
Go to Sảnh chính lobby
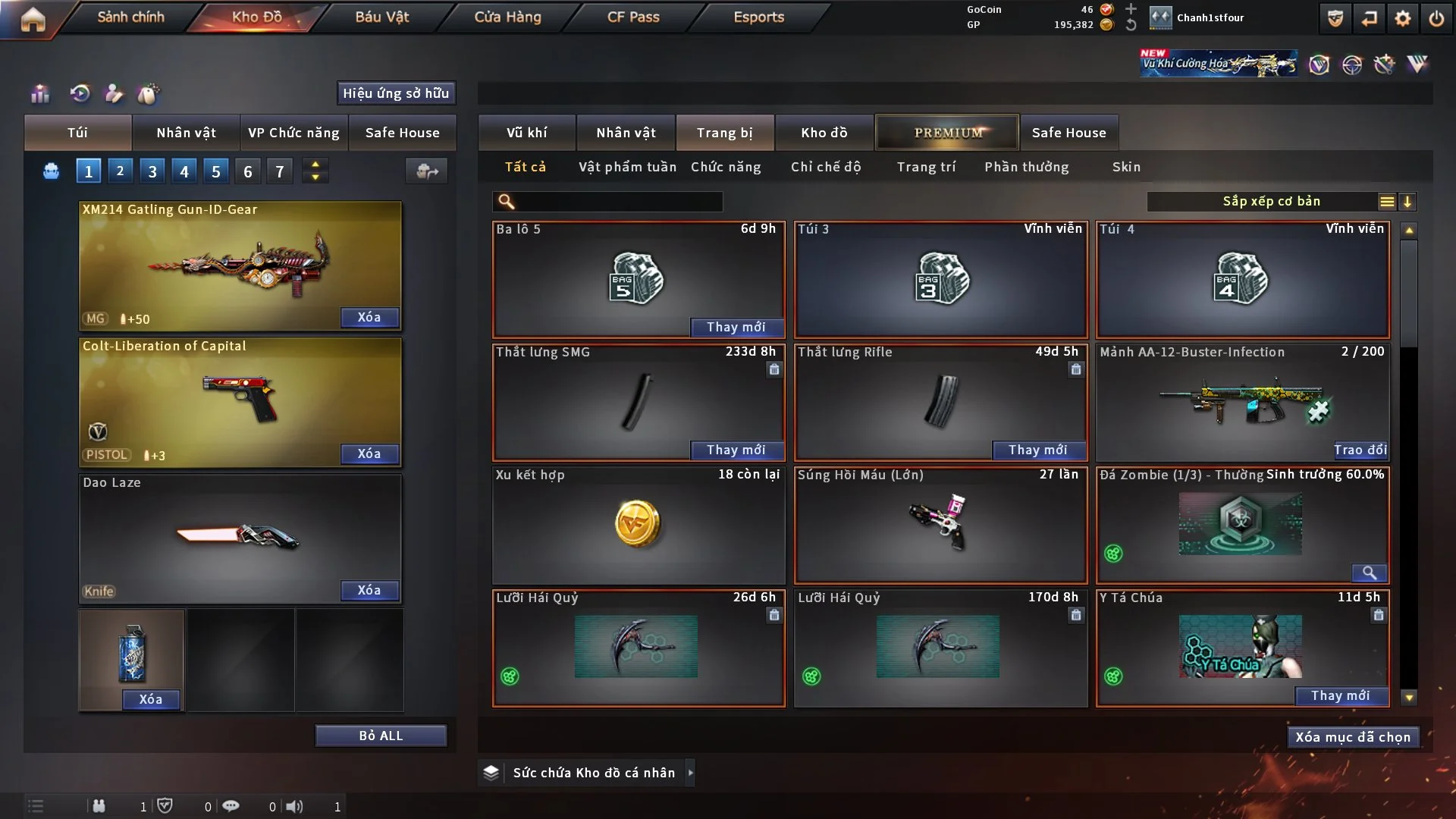130,17
